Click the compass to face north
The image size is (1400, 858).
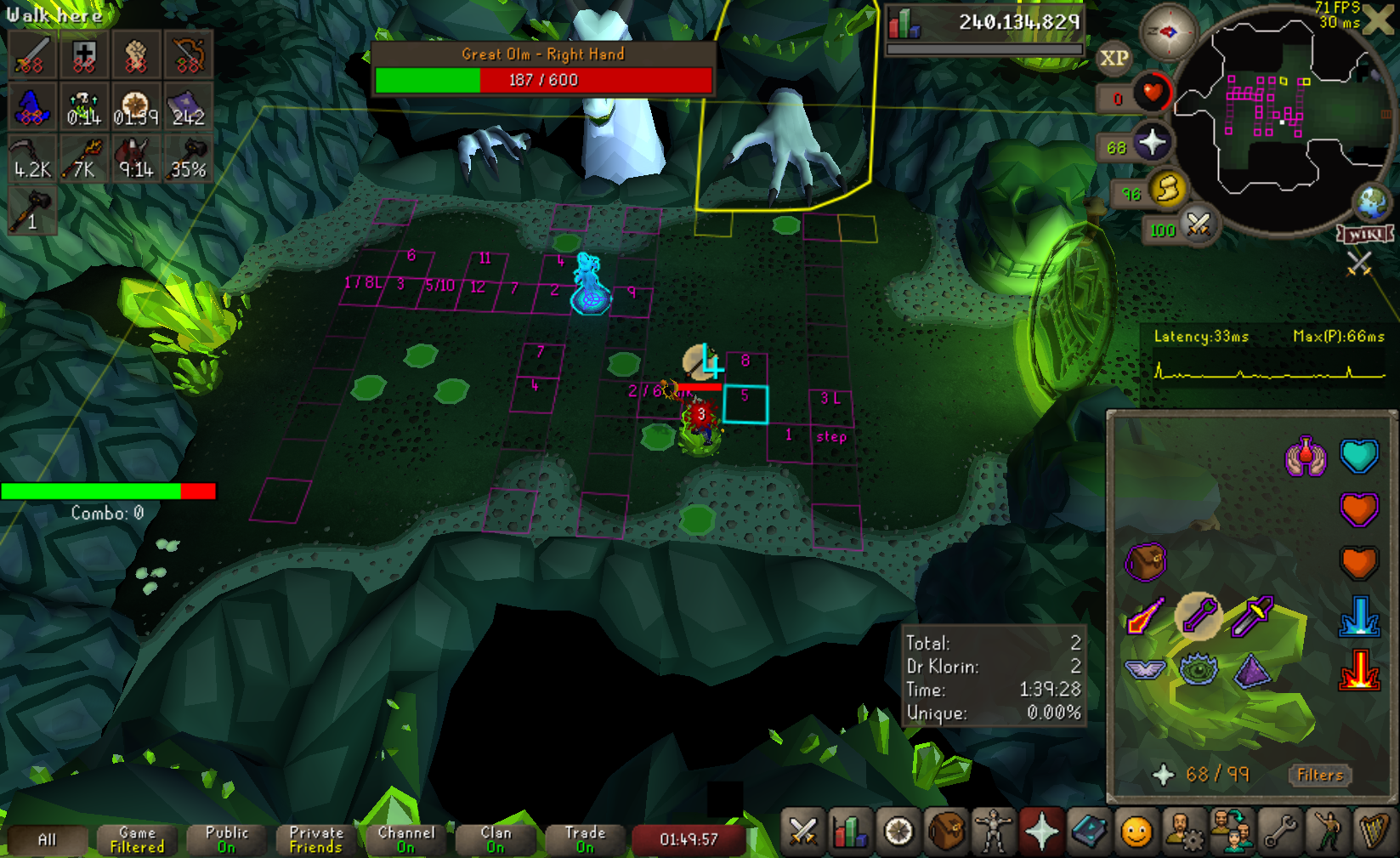(x=1168, y=32)
